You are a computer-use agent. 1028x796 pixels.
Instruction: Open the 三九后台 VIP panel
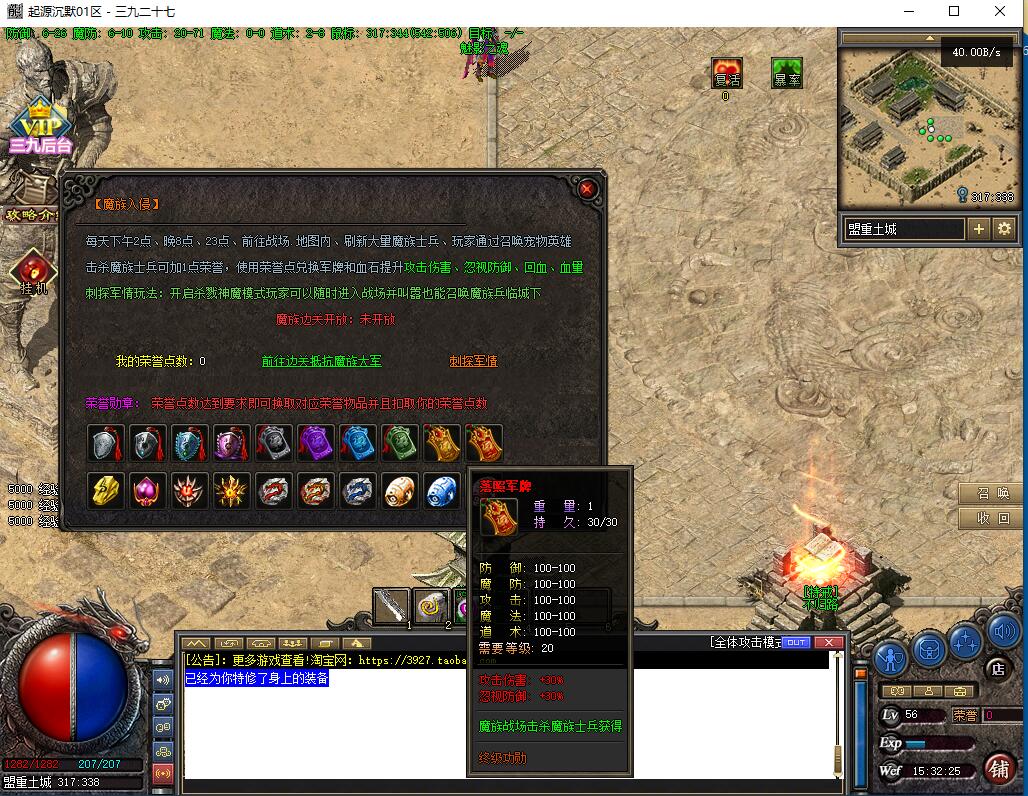click(x=40, y=128)
